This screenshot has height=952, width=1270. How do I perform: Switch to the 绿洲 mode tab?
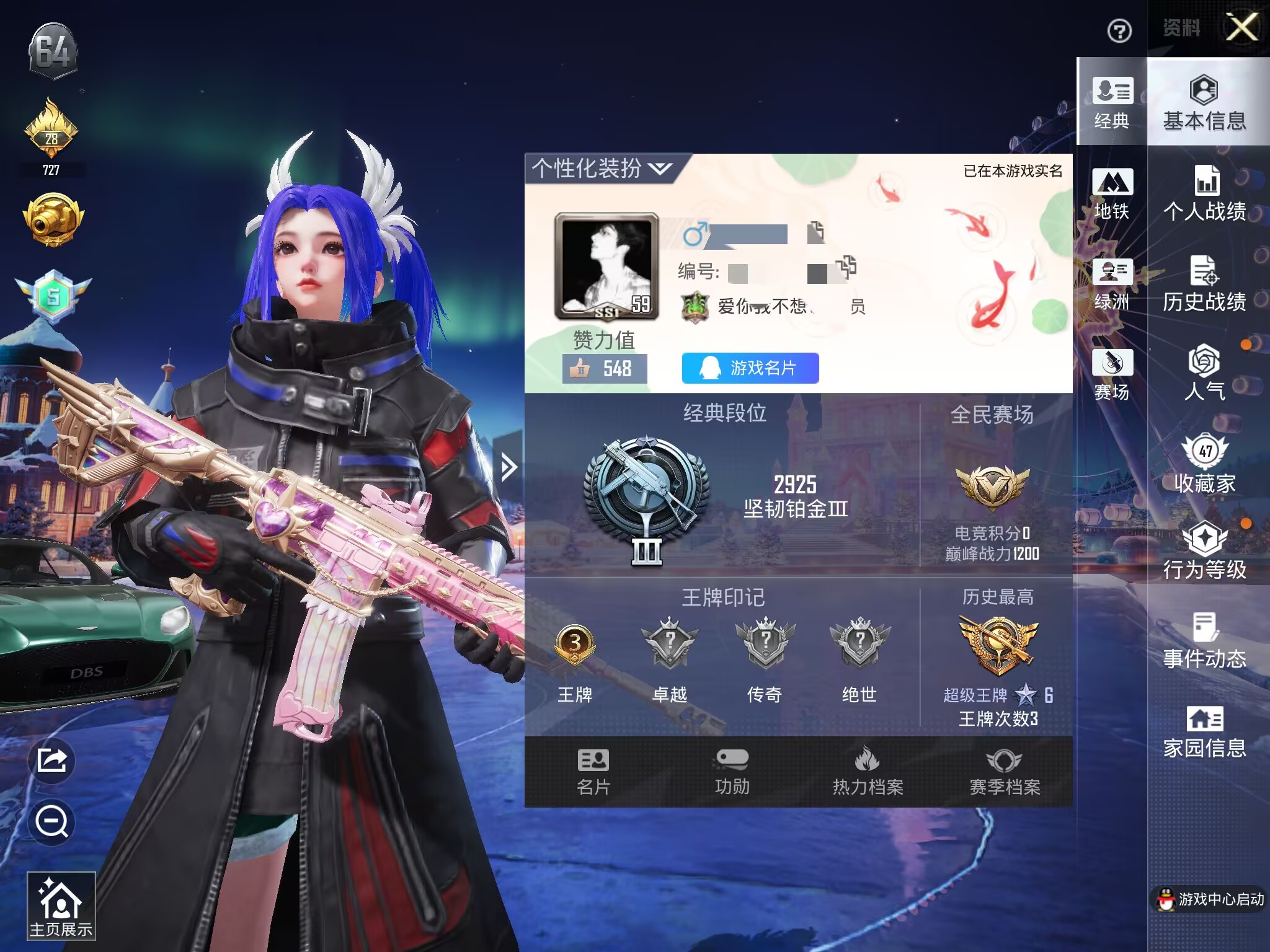click(1112, 284)
